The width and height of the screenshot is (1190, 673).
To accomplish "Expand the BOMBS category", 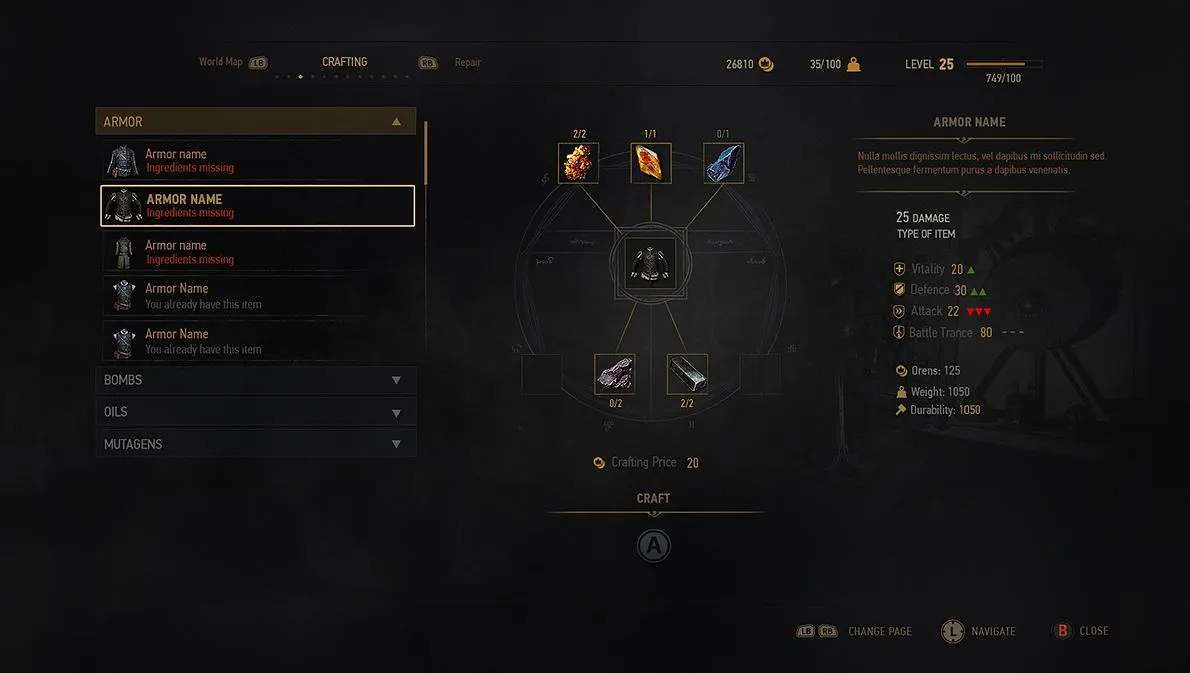I will coord(256,380).
